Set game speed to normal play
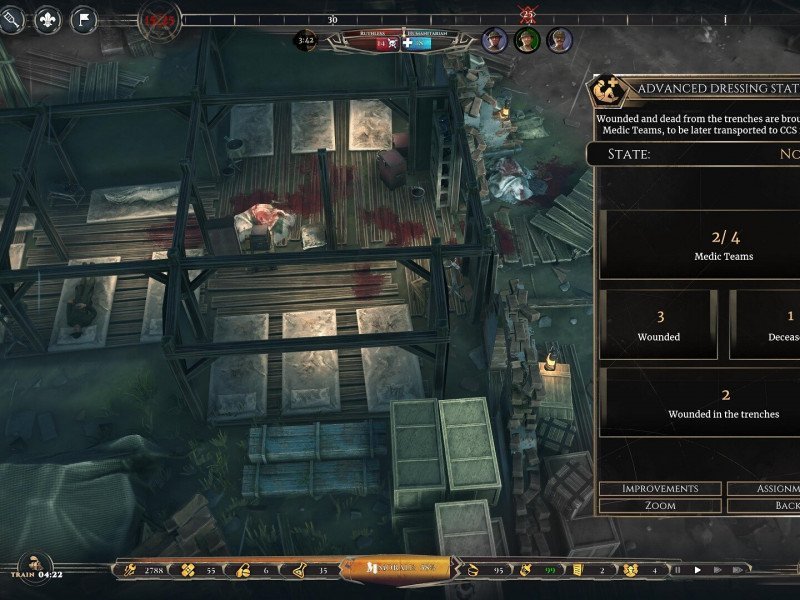This screenshot has height=600, width=800. point(699,570)
